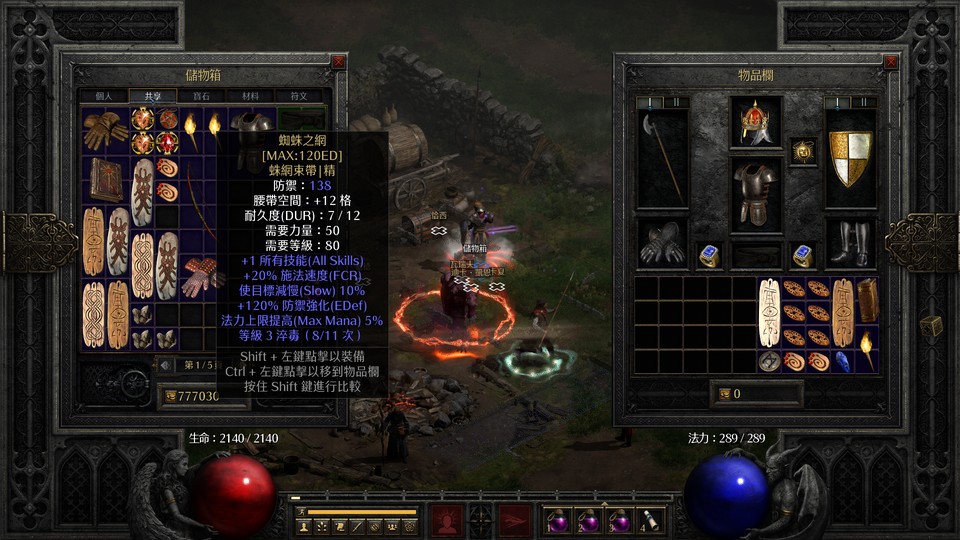Click the equipped amulet slot
The width and height of the screenshot is (960, 540).
pyautogui.click(x=803, y=150)
